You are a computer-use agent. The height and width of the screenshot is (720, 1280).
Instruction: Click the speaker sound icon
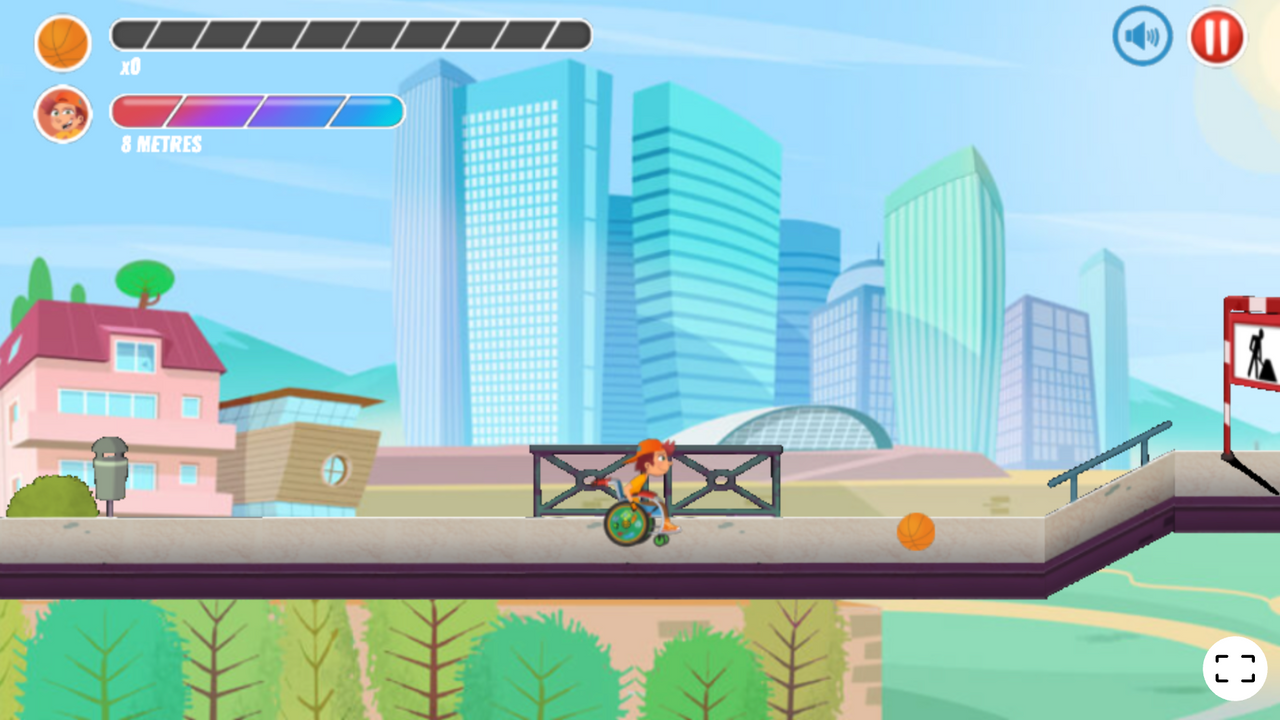pos(1141,35)
